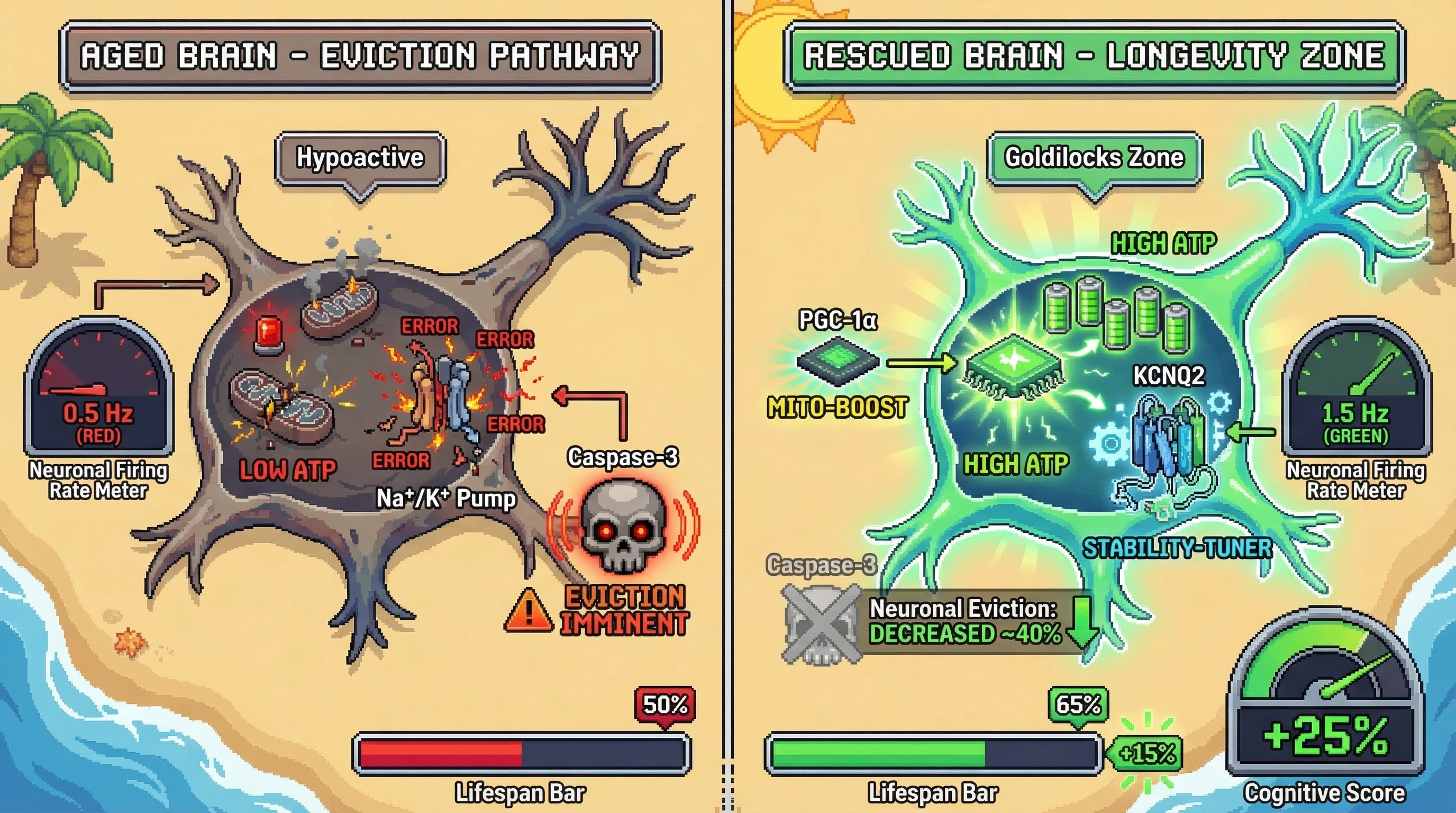Choose the Goldilocks Zone callout label
Screen dimensions: 1456x813
[1094, 158]
